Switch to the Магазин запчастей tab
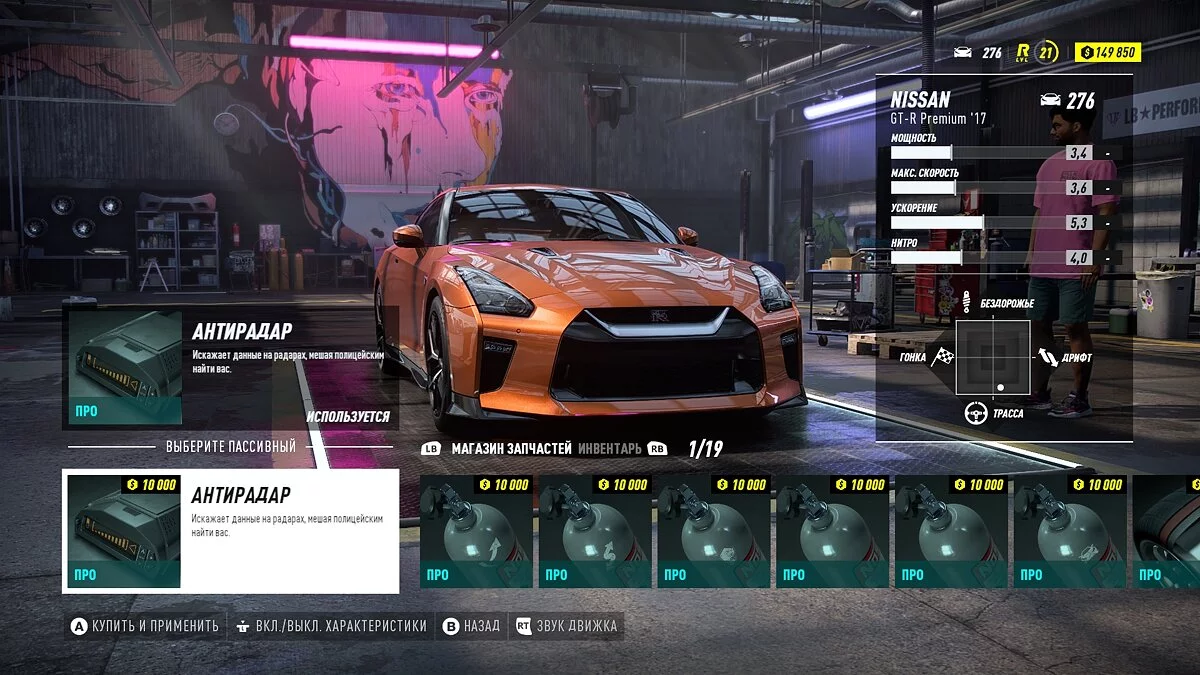This screenshot has width=1200, height=675. (510, 449)
